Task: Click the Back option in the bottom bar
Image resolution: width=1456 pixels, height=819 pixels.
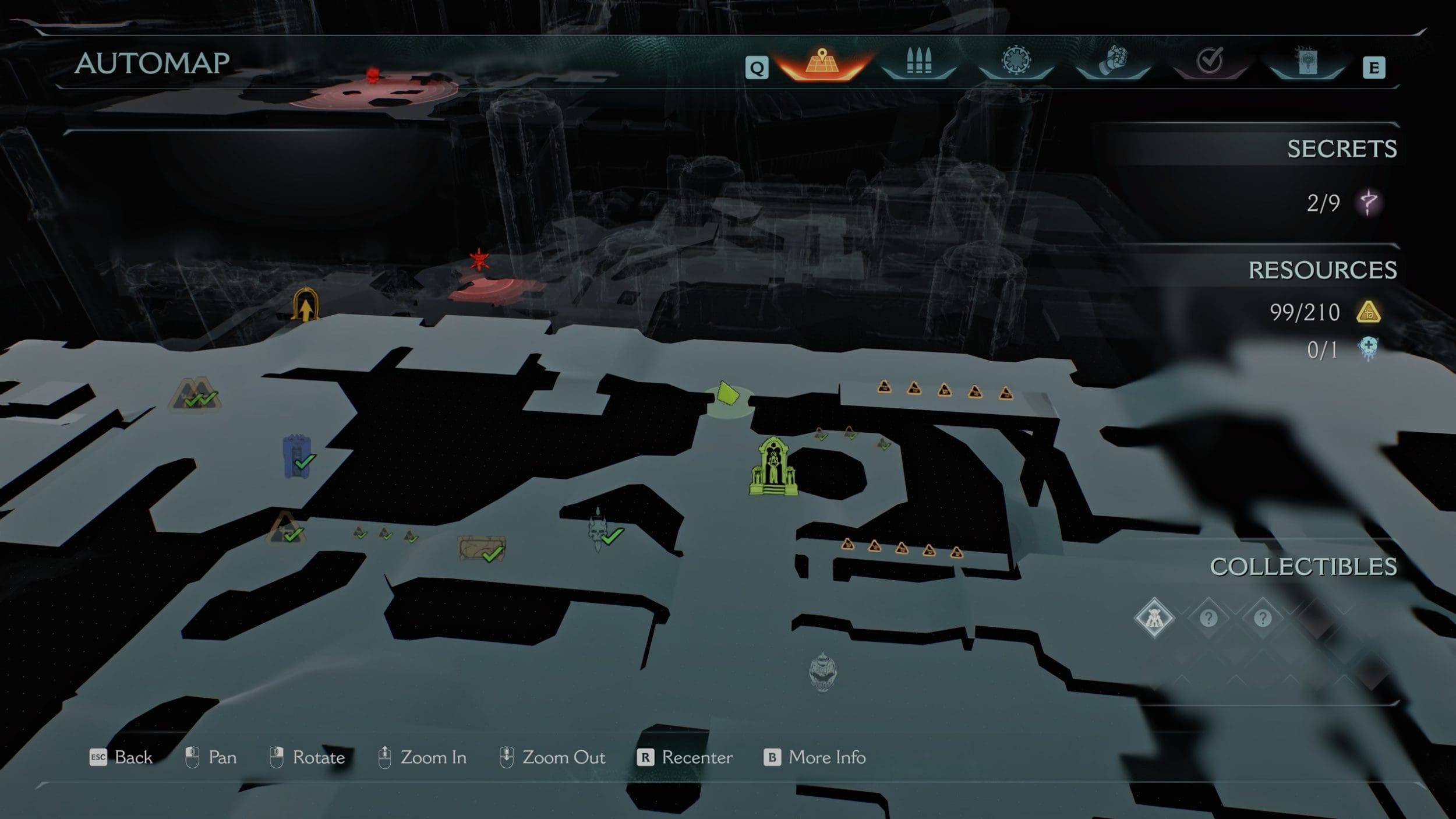Action: (121, 757)
